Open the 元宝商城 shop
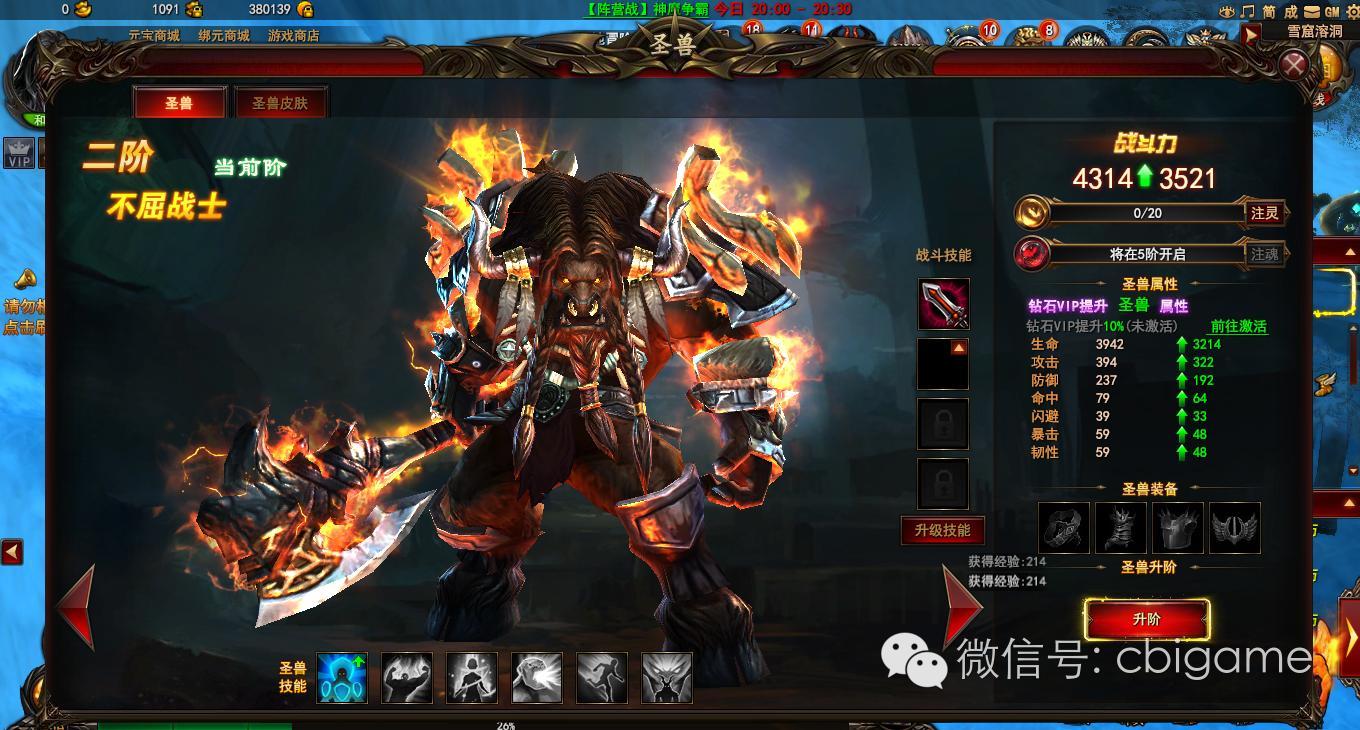 tap(154, 35)
